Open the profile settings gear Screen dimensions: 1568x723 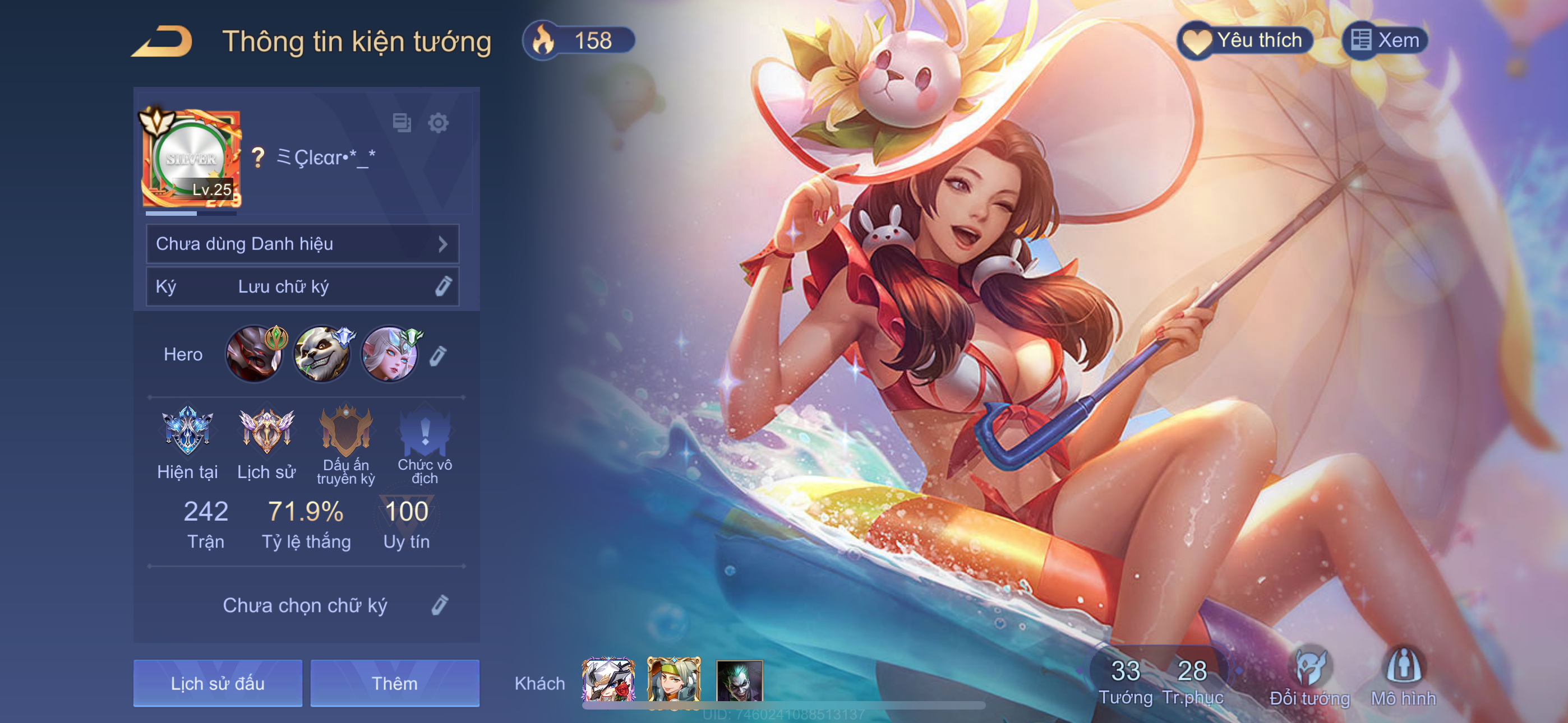point(438,123)
